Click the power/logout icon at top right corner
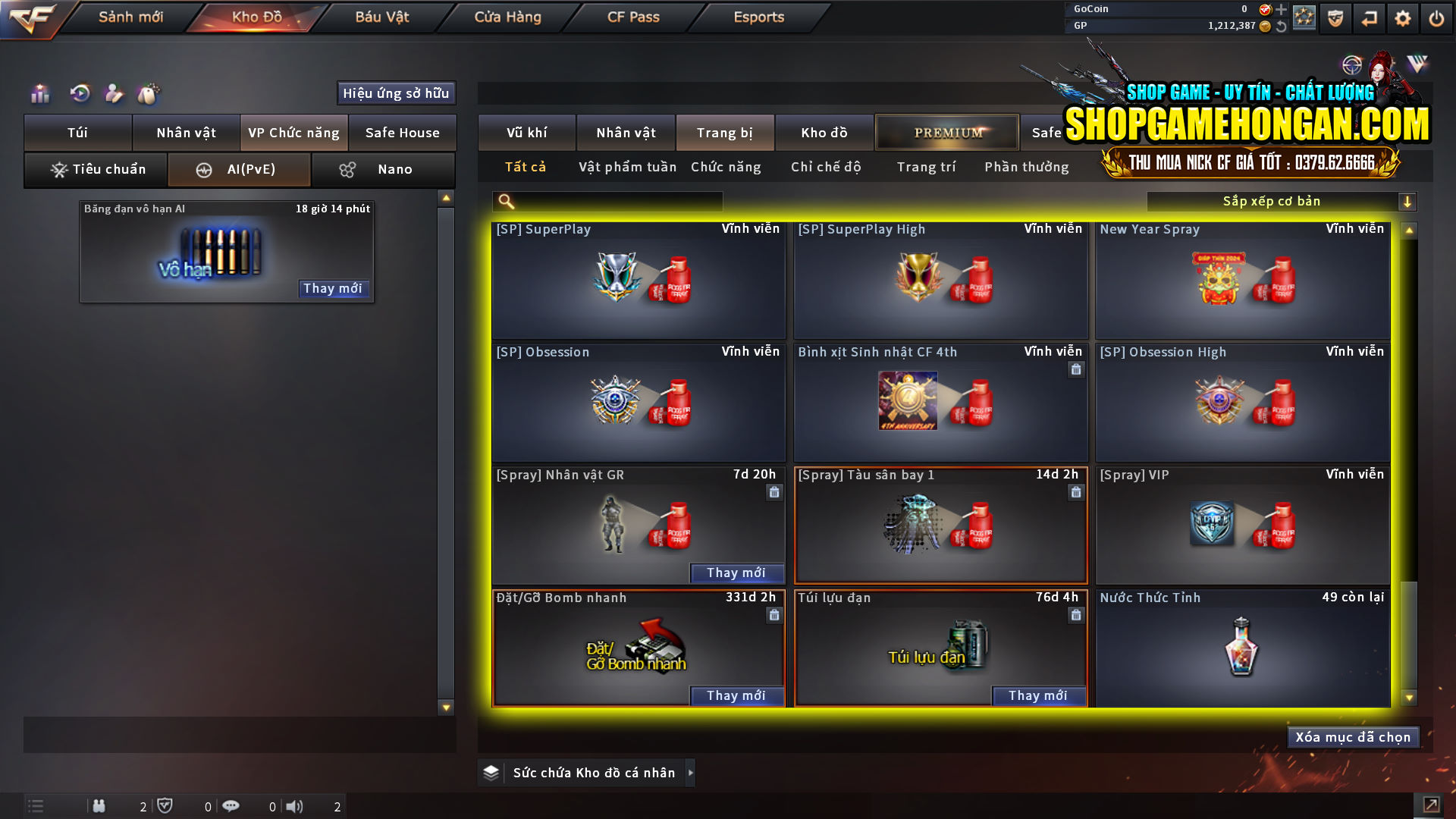This screenshot has width=1456, height=819. click(1437, 17)
